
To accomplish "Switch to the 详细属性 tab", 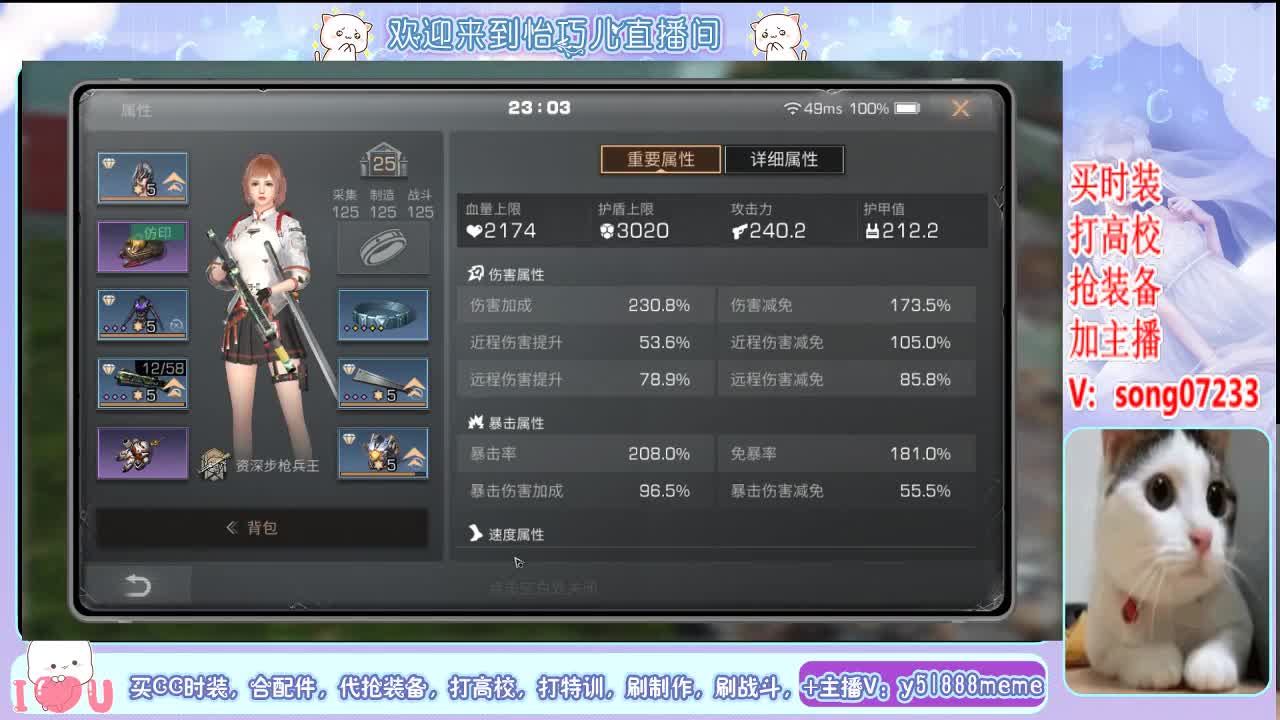I will click(785, 159).
